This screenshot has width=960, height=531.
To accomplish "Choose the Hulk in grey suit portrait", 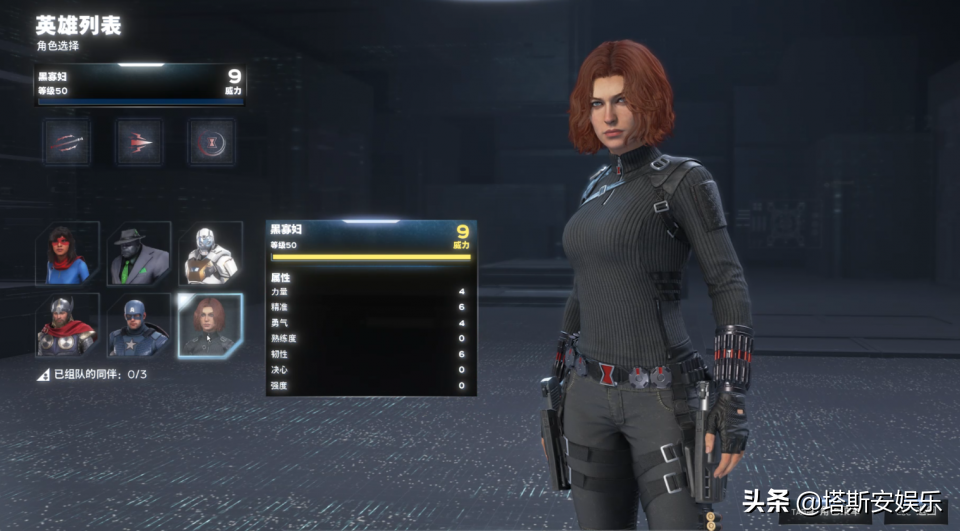I will [x=139, y=254].
